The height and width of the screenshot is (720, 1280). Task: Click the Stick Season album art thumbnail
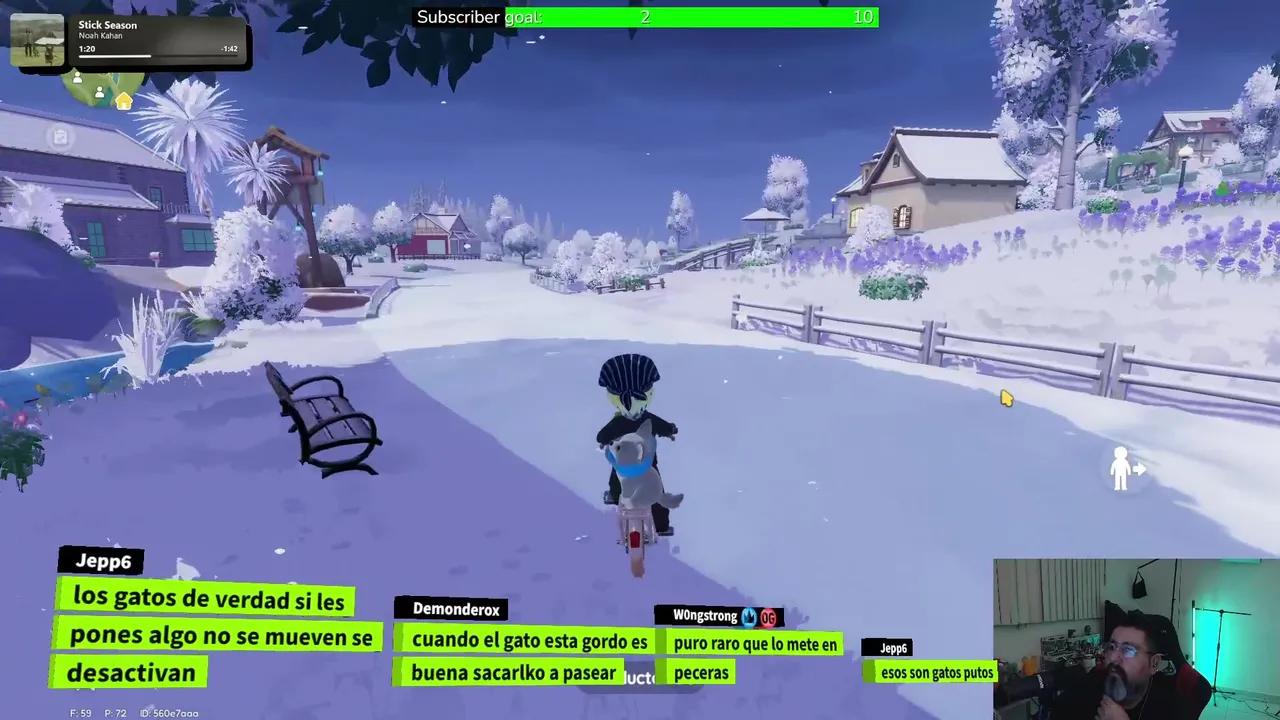pyautogui.click(x=38, y=38)
